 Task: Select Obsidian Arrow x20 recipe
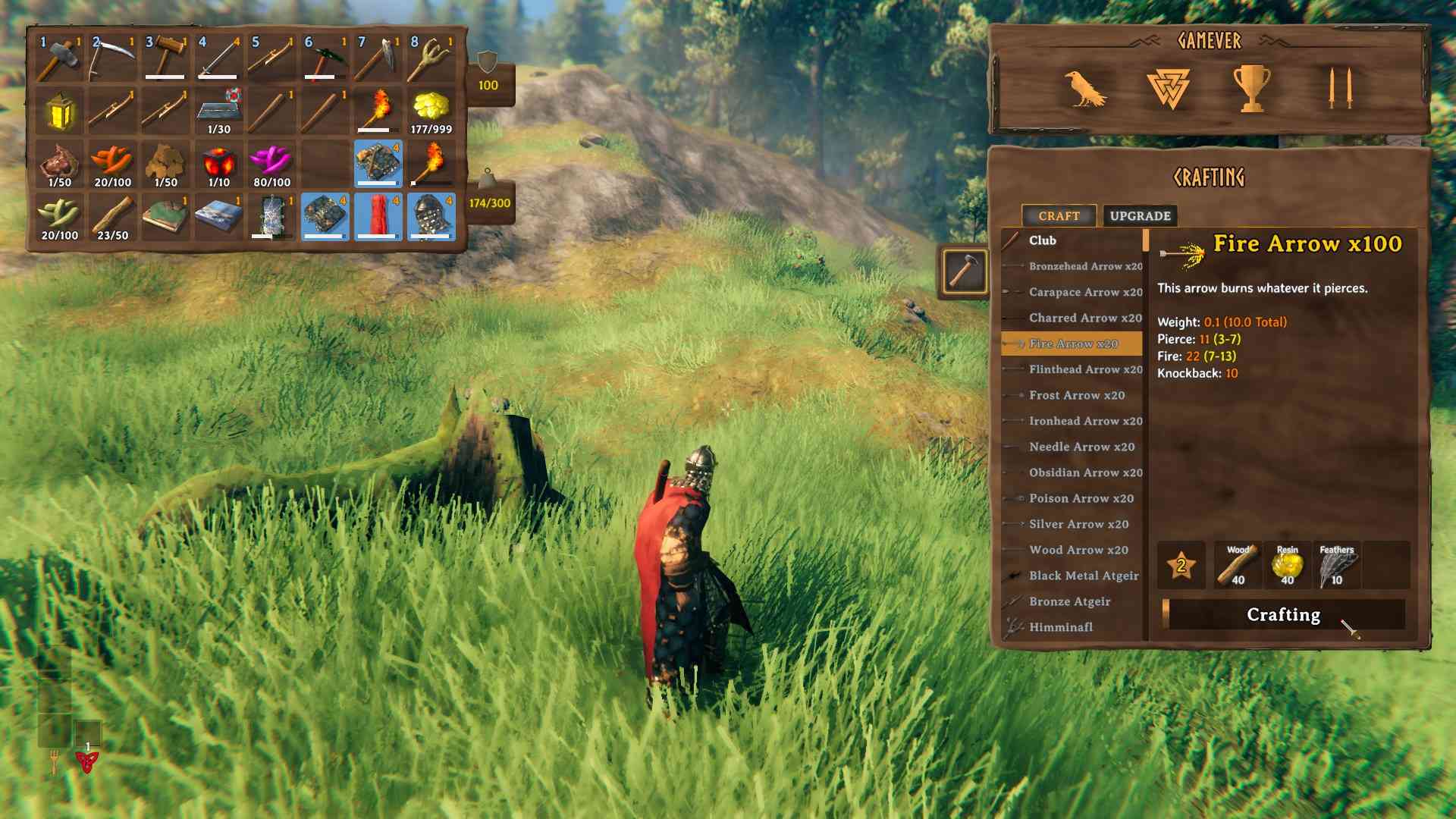(x=1079, y=472)
